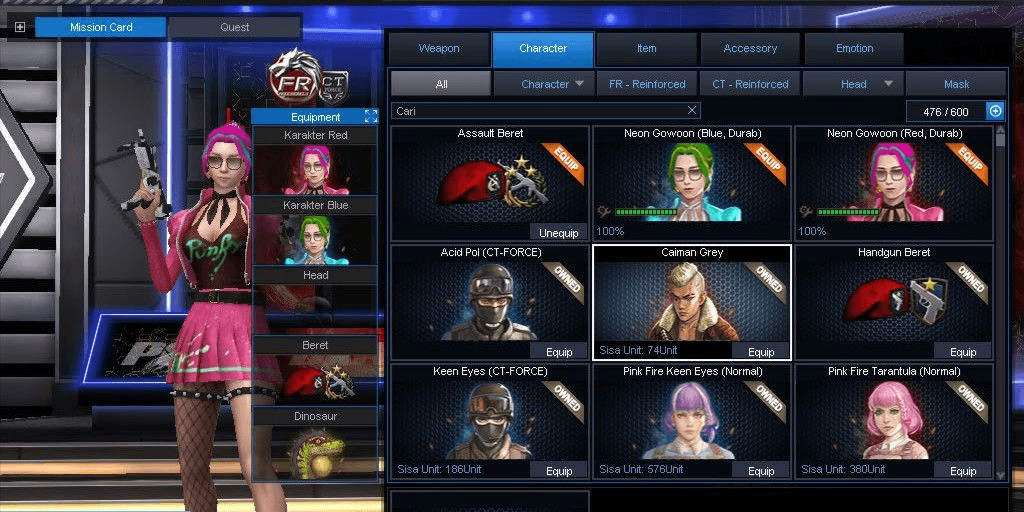Viewport: 1024px width, 512px height.
Task: Select the Acid Pol (CT-FORCE) card
Action: [x=490, y=302]
